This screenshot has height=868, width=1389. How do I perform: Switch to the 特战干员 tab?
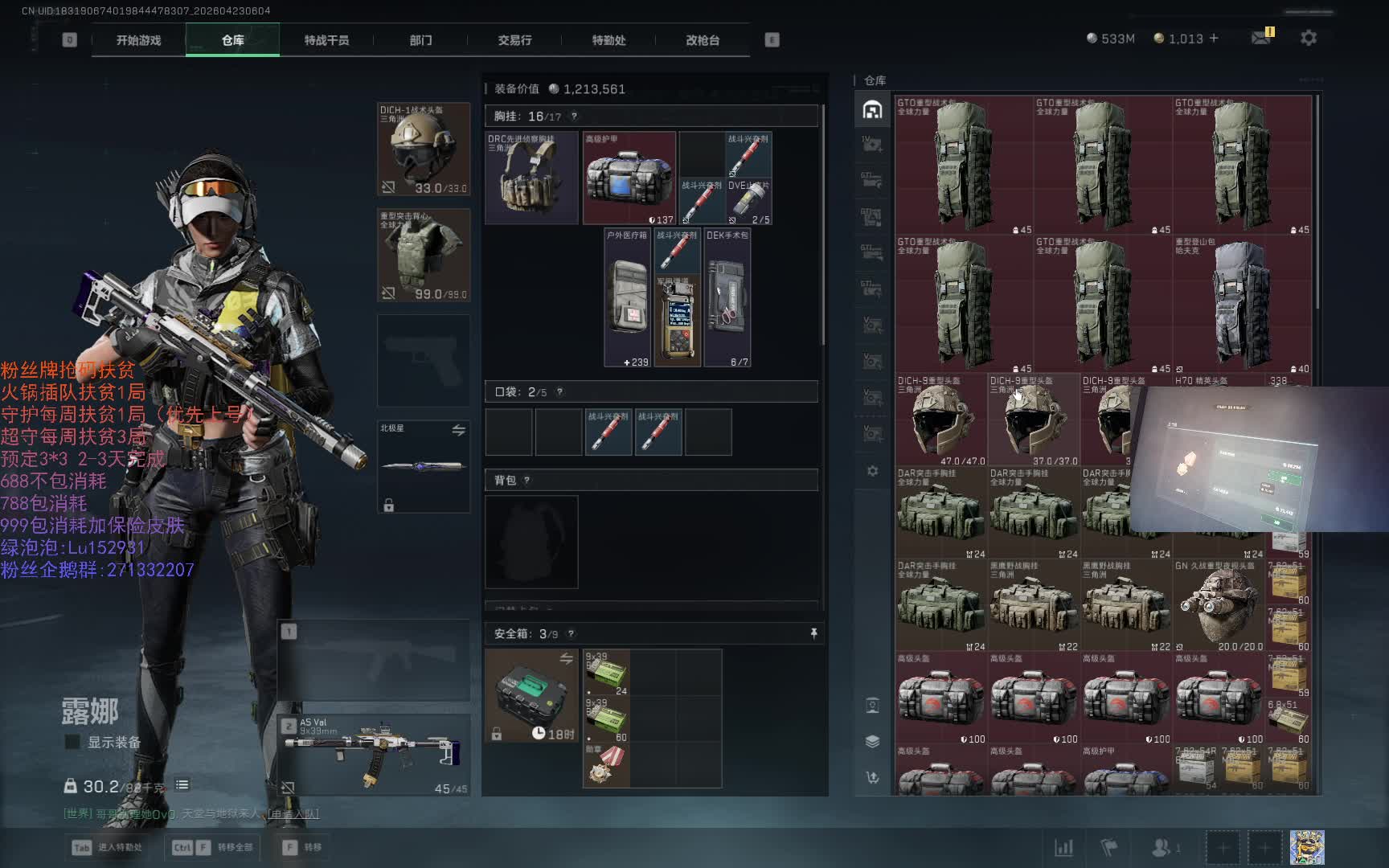tap(326, 40)
